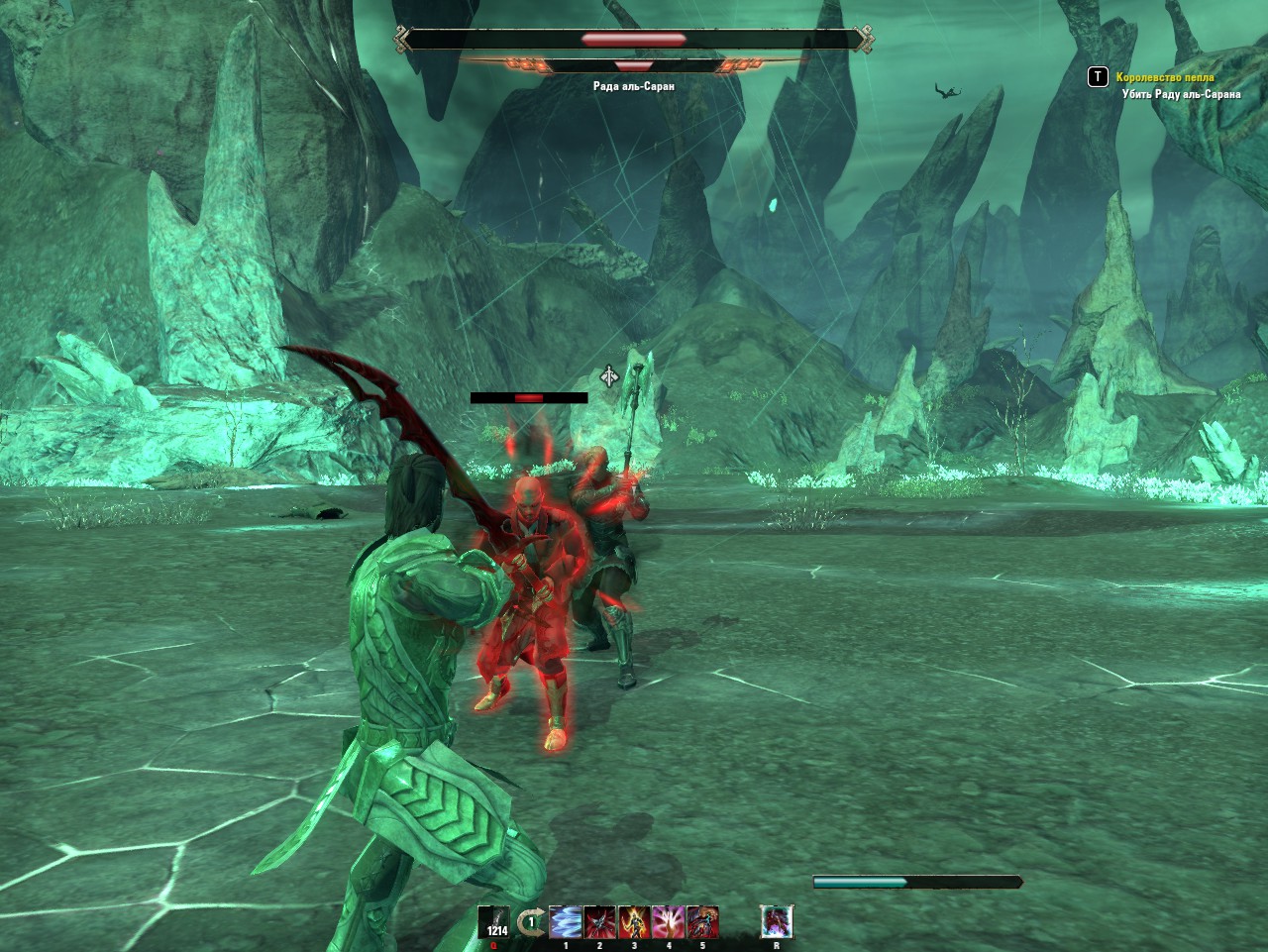This screenshot has height=952, width=1268.
Task: Click the weapon swap arrow icon
Action: tap(531, 922)
